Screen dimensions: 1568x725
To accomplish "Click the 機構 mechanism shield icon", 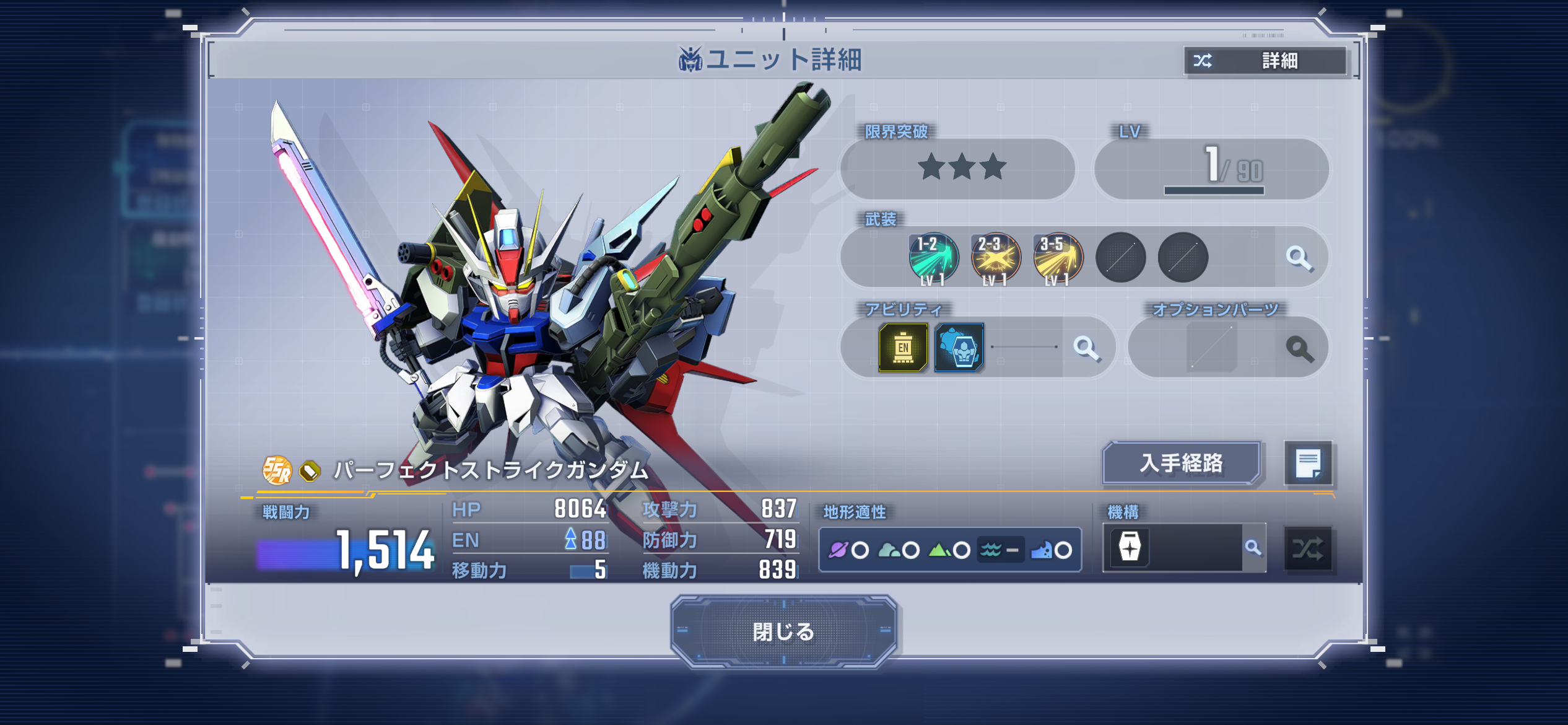I will (x=1130, y=548).
